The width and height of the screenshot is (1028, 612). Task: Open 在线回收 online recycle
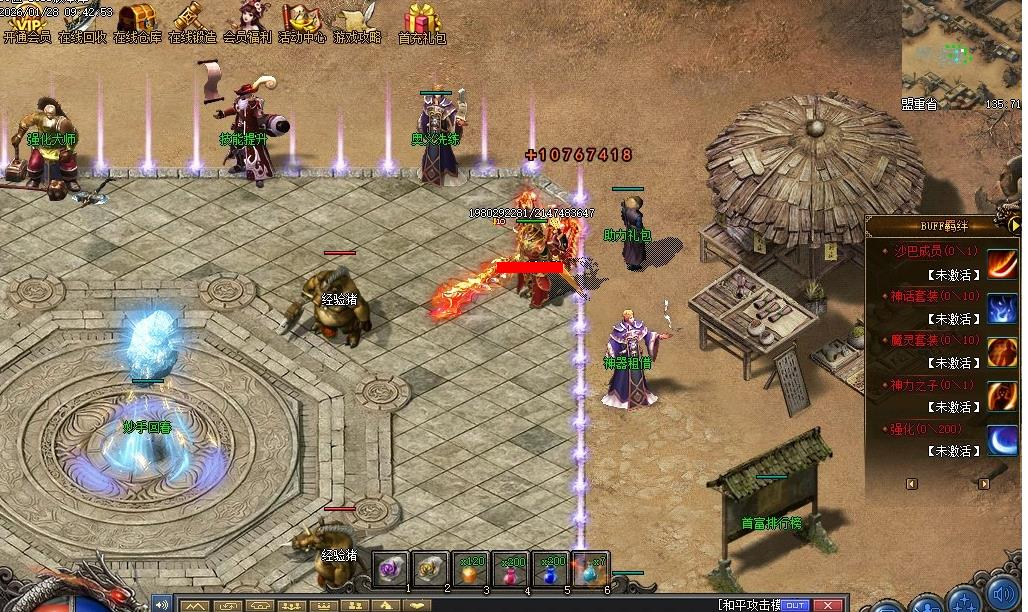tap(82, 21)
